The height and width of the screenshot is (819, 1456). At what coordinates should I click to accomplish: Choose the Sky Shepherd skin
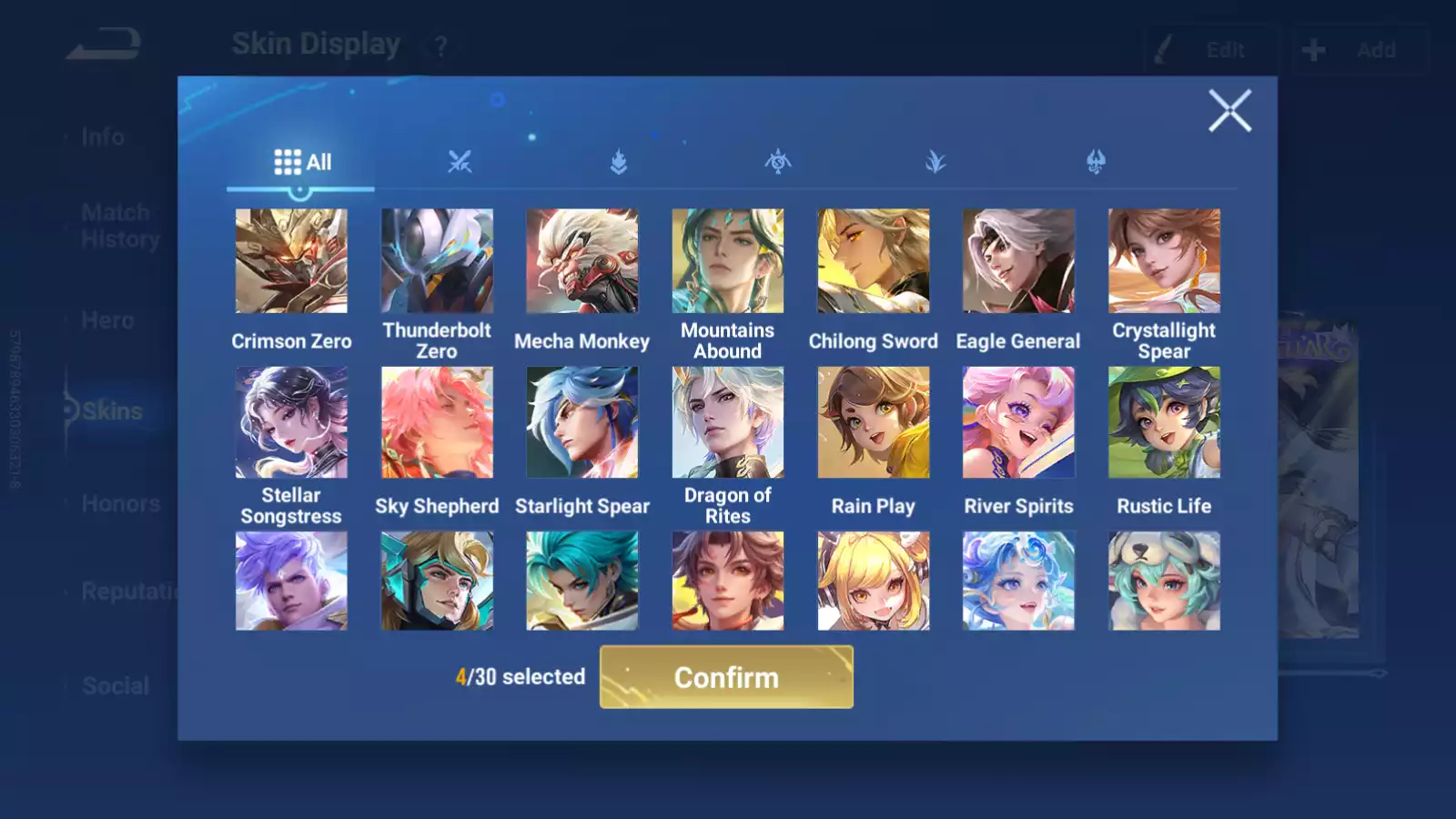(x=437, y=422)
